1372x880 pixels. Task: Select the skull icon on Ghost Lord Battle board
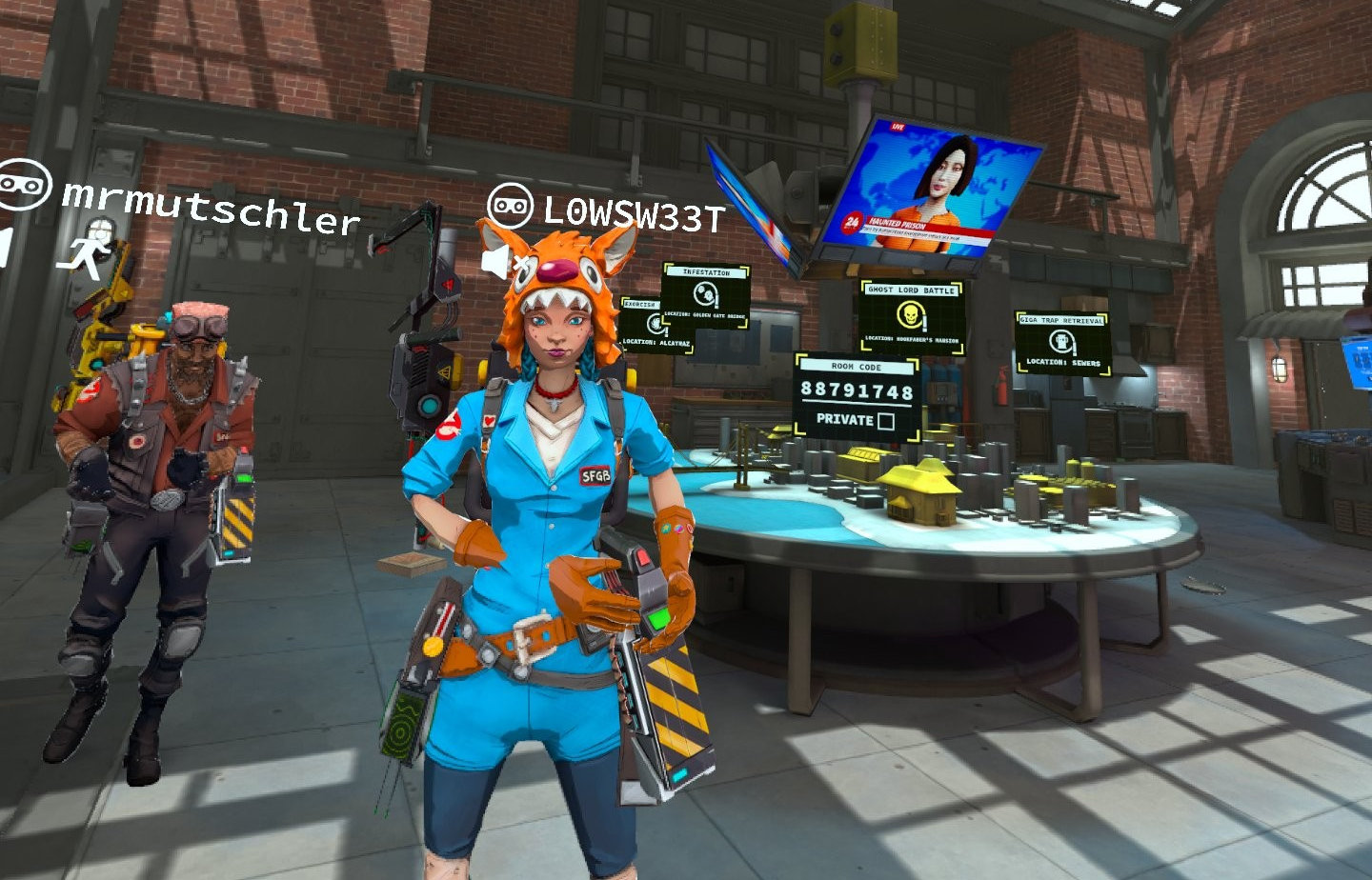(911, 316)
